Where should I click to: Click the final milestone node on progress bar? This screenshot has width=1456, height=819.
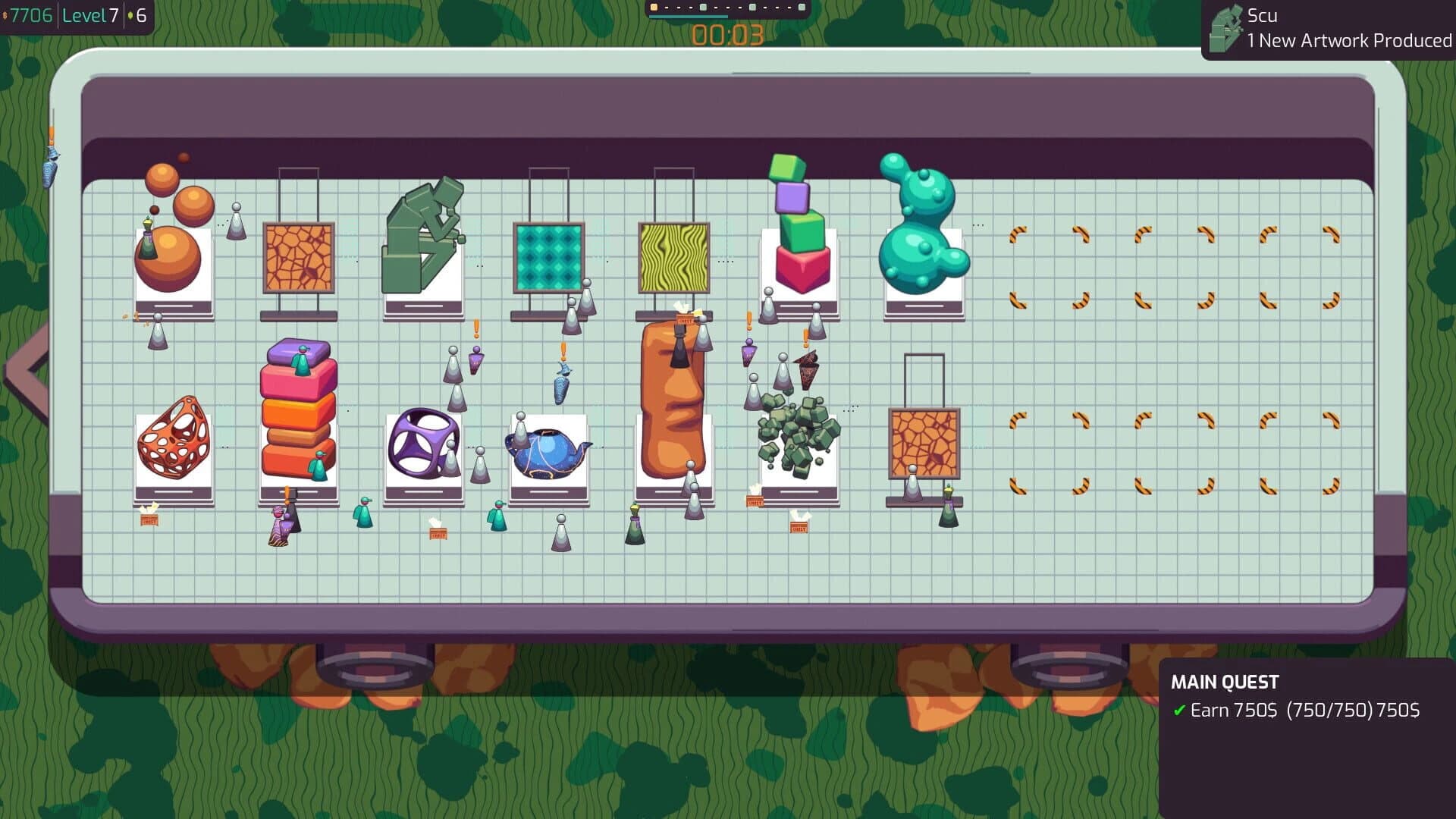click(801, 6)
